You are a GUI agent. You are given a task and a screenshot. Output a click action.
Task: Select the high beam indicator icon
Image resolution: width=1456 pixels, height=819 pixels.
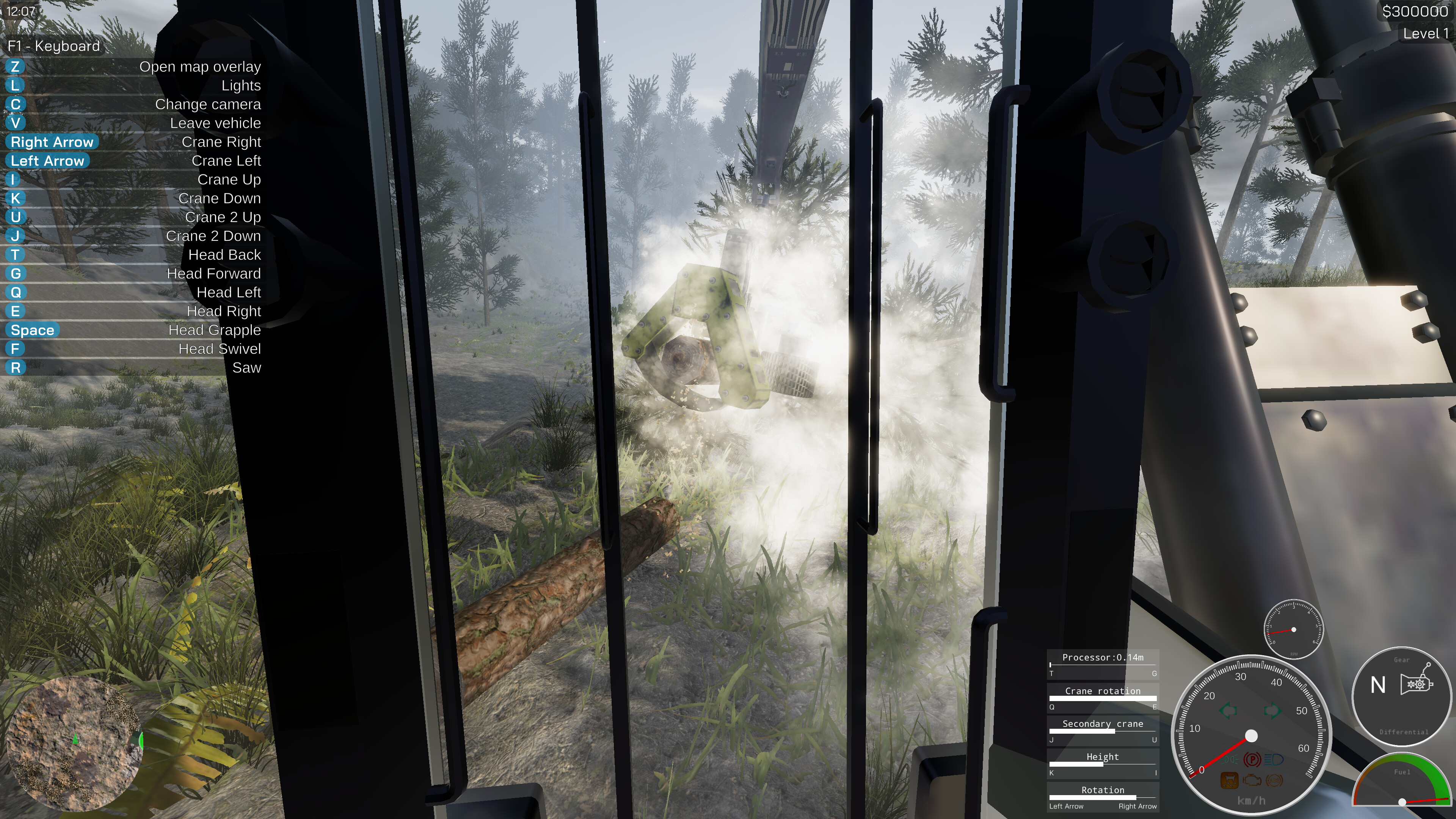click(1274, 759)
